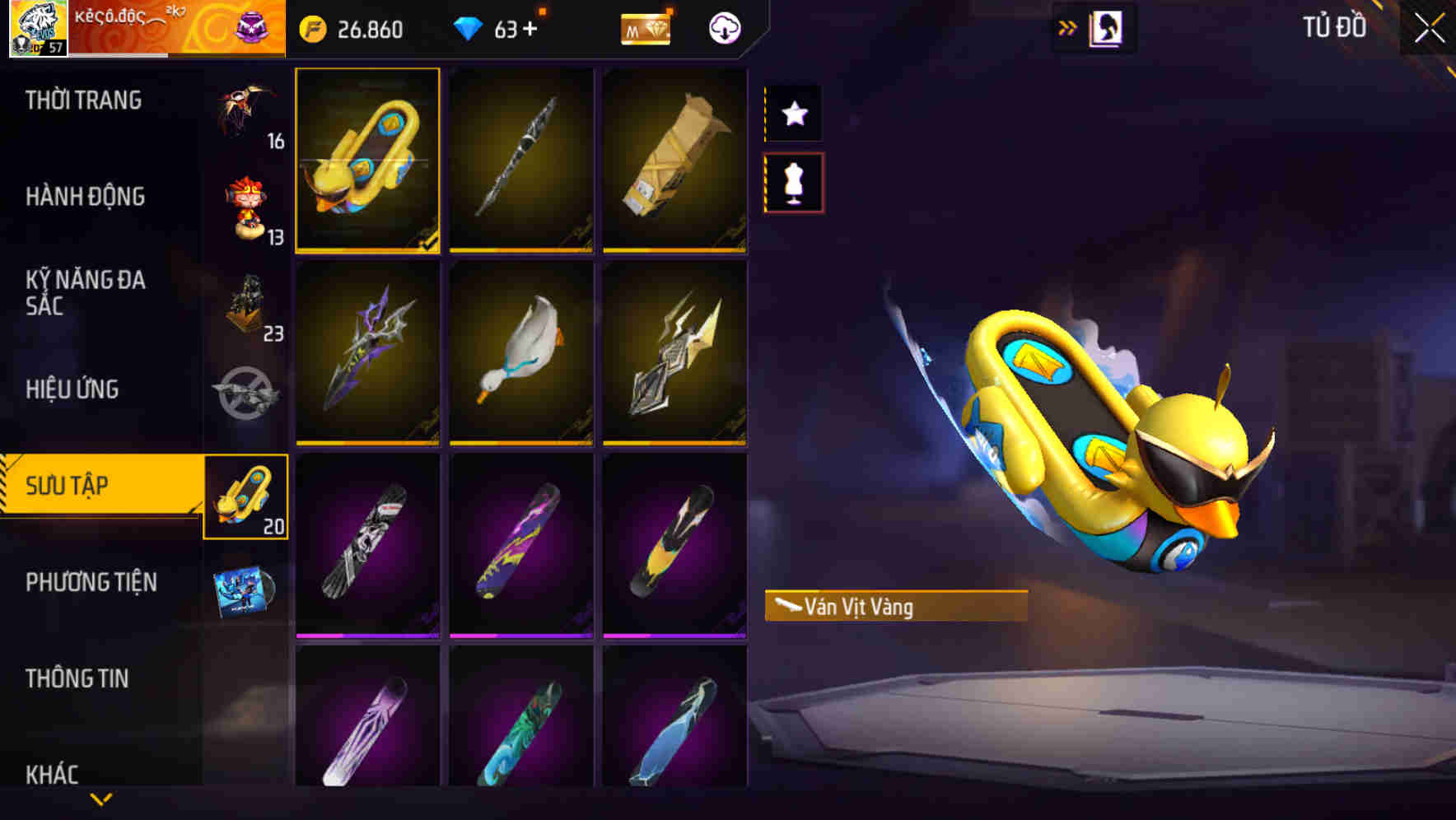Open the THÔNG TIN tab
Image resolution: width=1456 pixels, height=820 pixels.
[78, 678]
